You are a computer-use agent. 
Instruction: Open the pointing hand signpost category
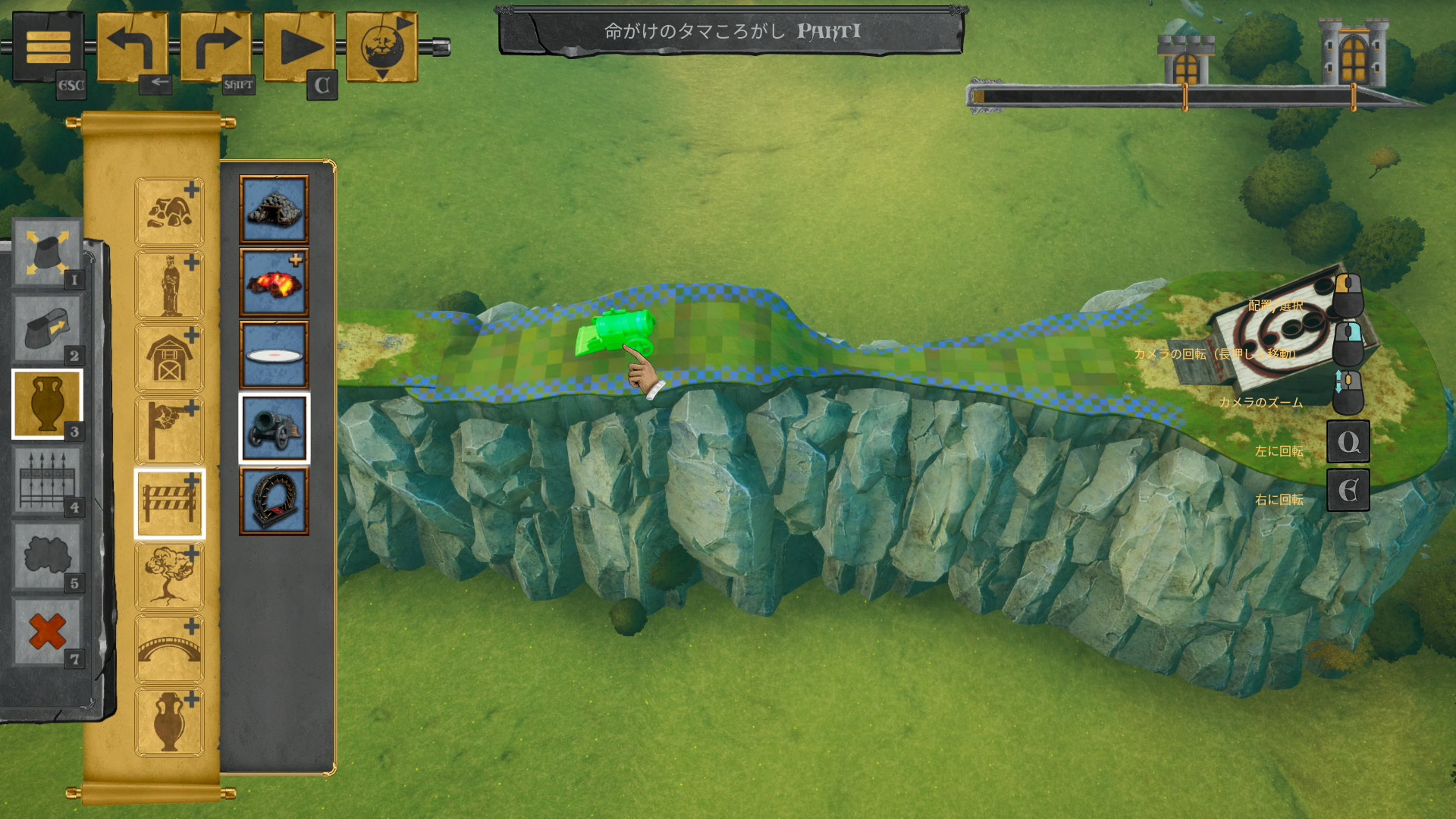[169, 431]
